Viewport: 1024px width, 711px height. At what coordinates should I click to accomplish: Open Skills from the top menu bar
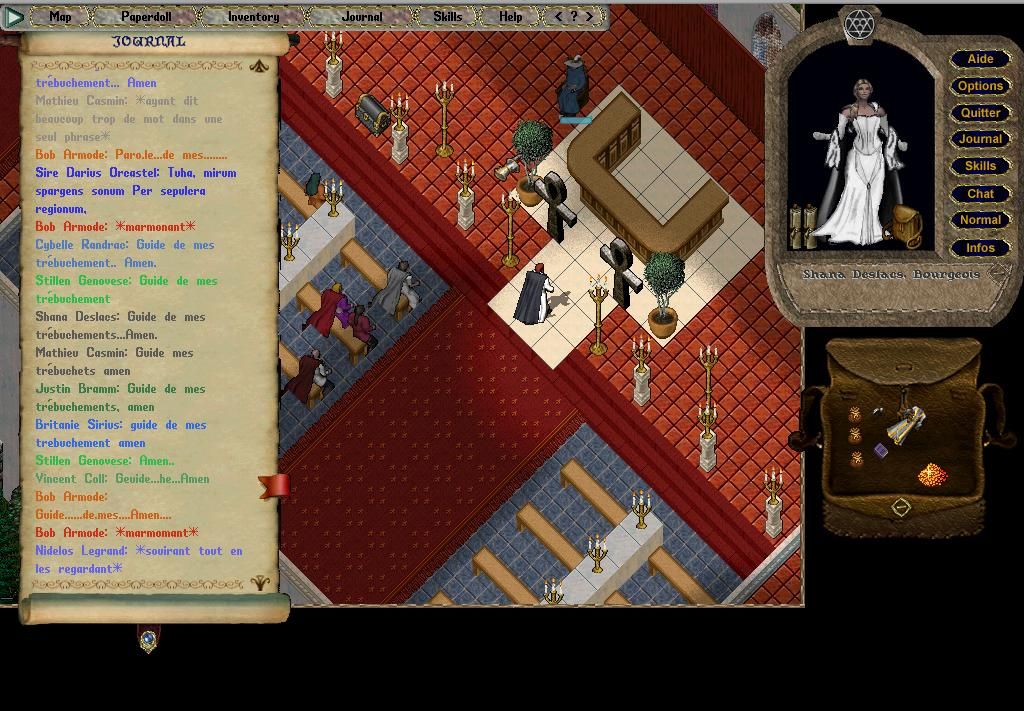click(447, 16)
